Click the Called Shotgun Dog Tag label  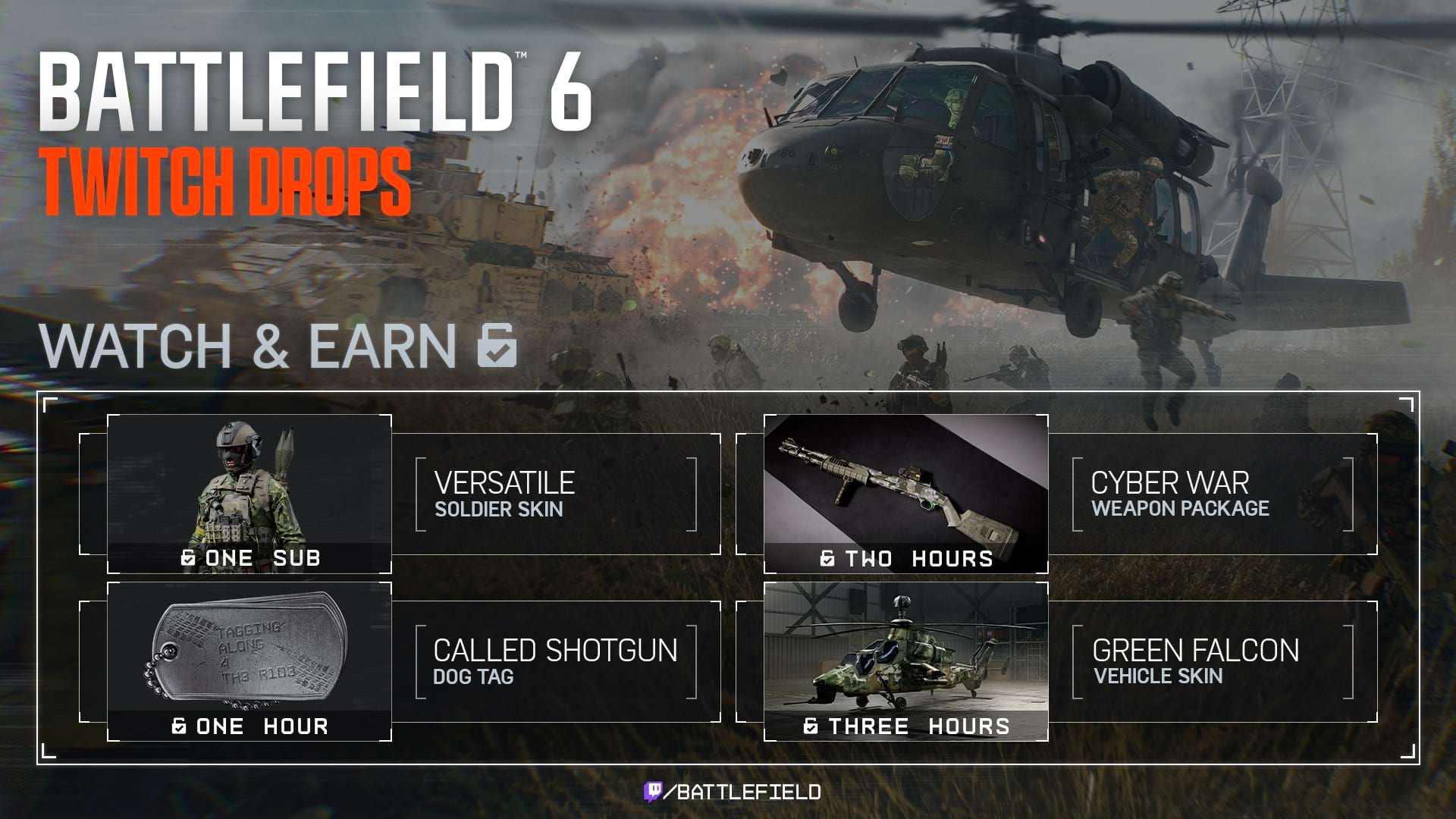[x=554, y=661]
